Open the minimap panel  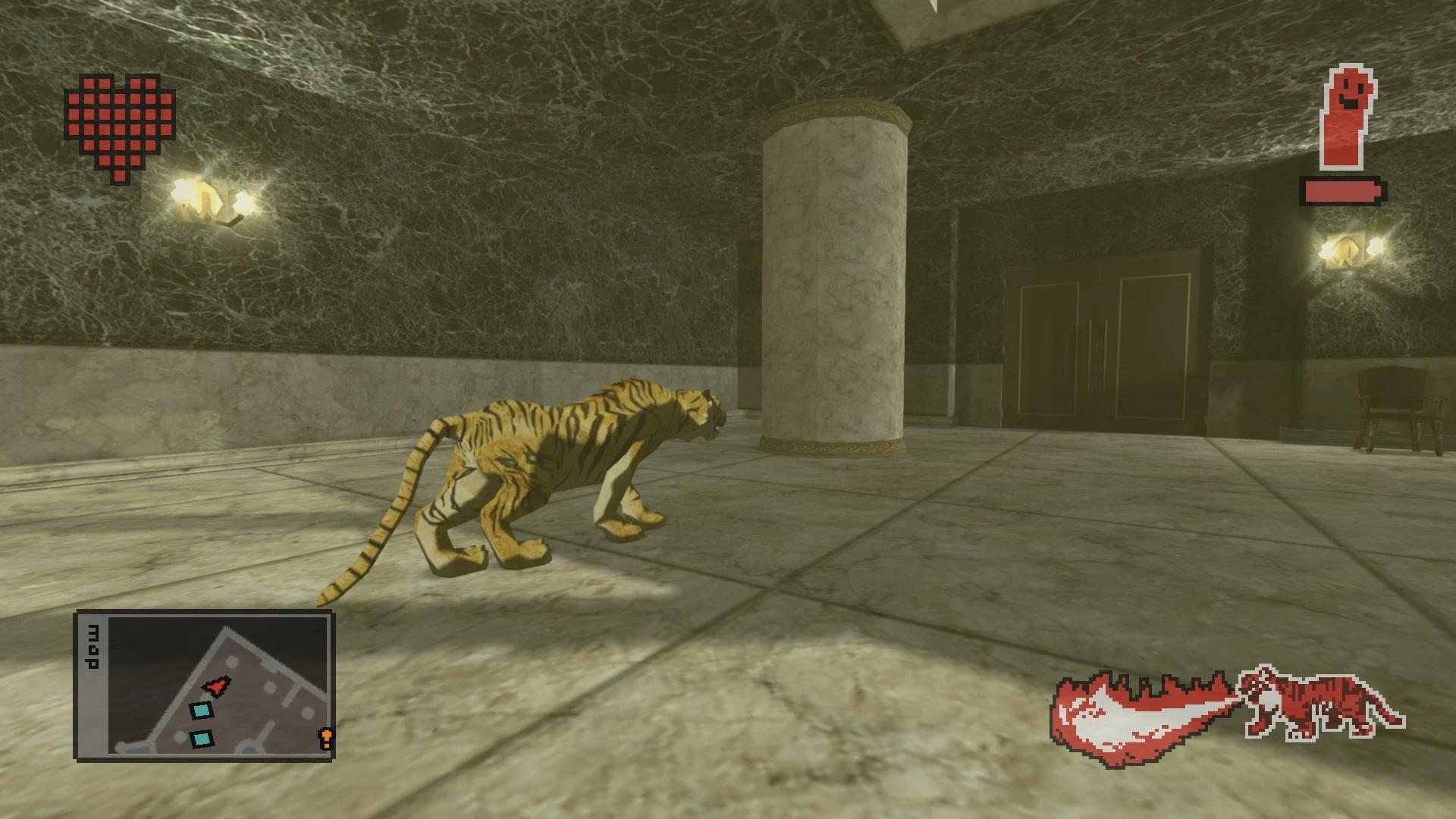click(x=203, y=686)
